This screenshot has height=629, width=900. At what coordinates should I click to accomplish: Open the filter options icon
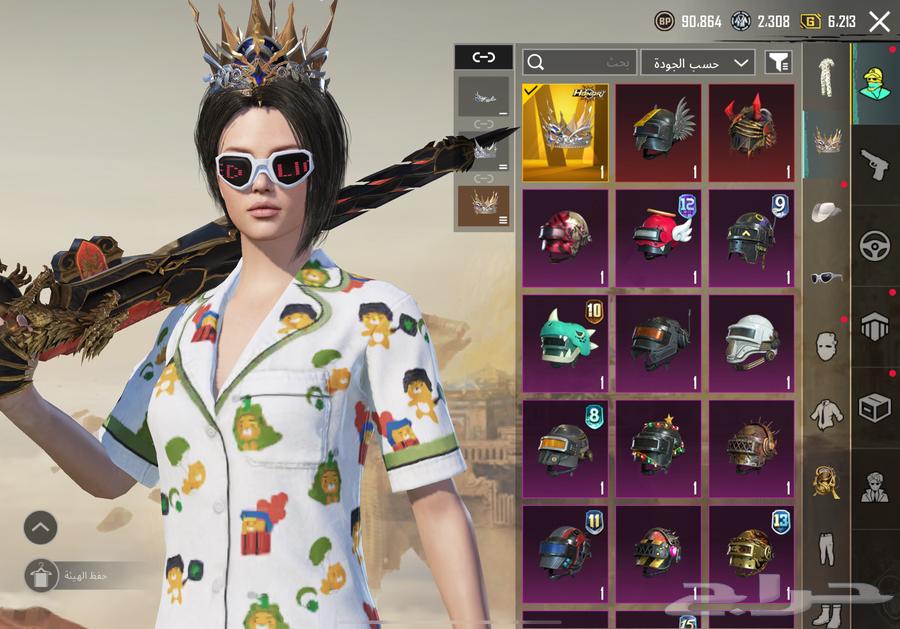coord(778,62)
